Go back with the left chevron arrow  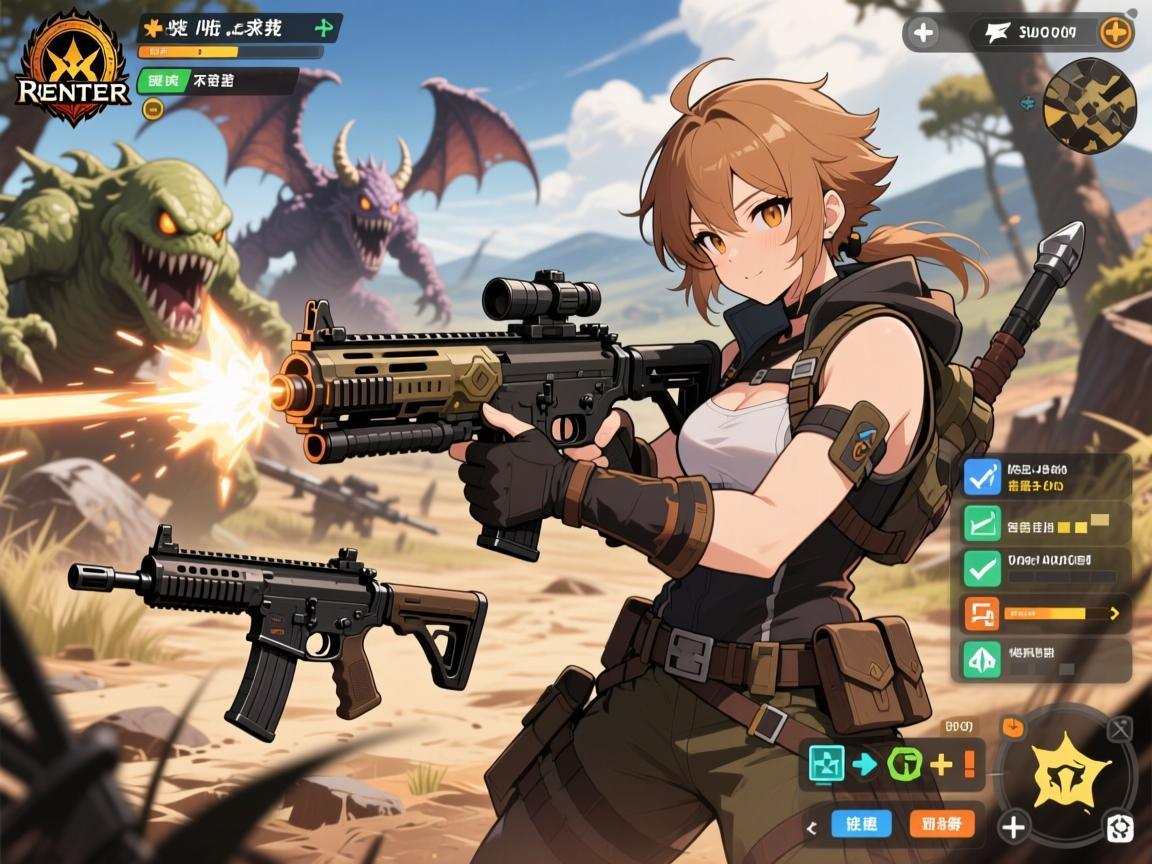[812, 826]
